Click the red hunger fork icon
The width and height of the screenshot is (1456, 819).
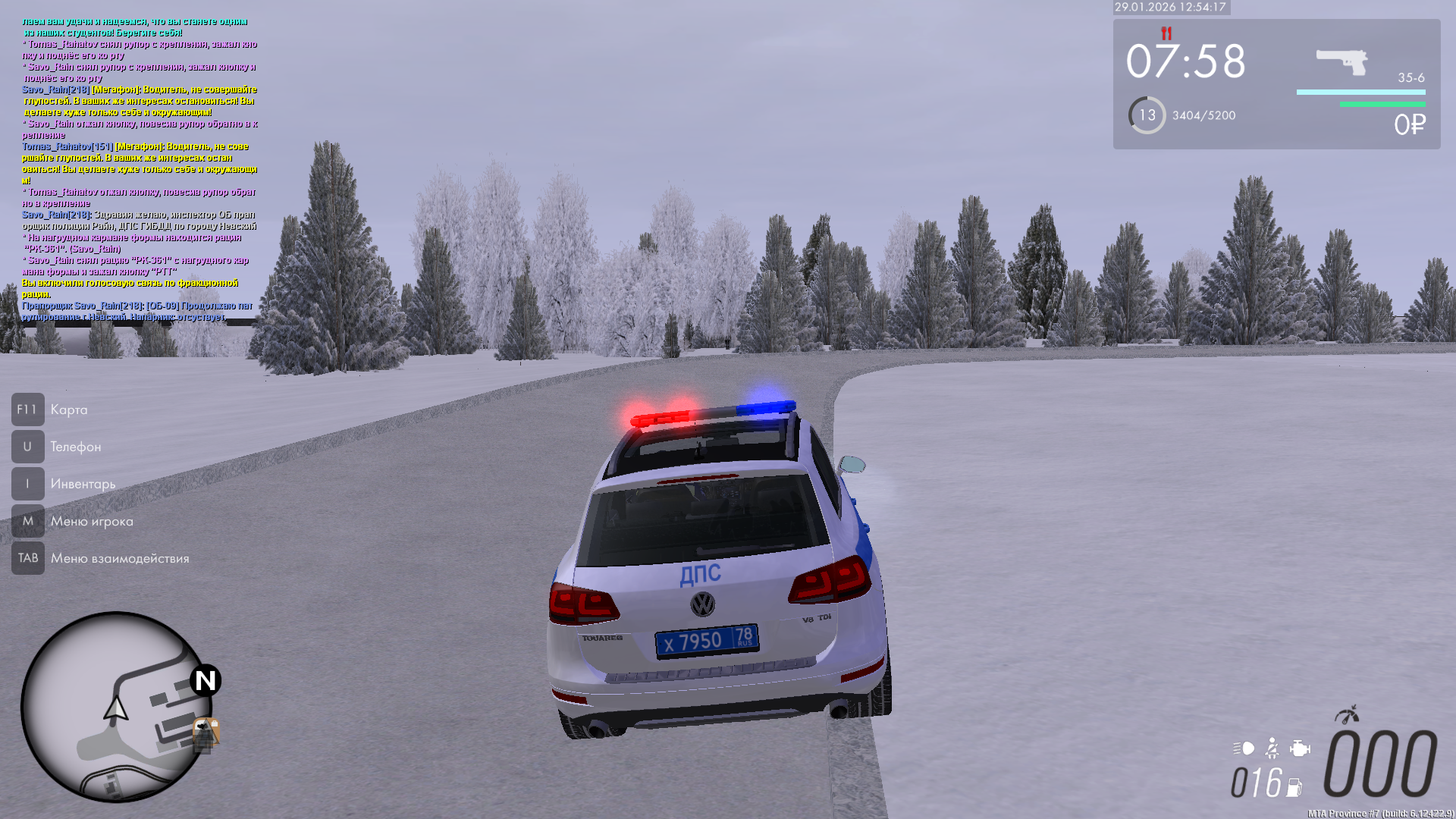[1166, 33]
